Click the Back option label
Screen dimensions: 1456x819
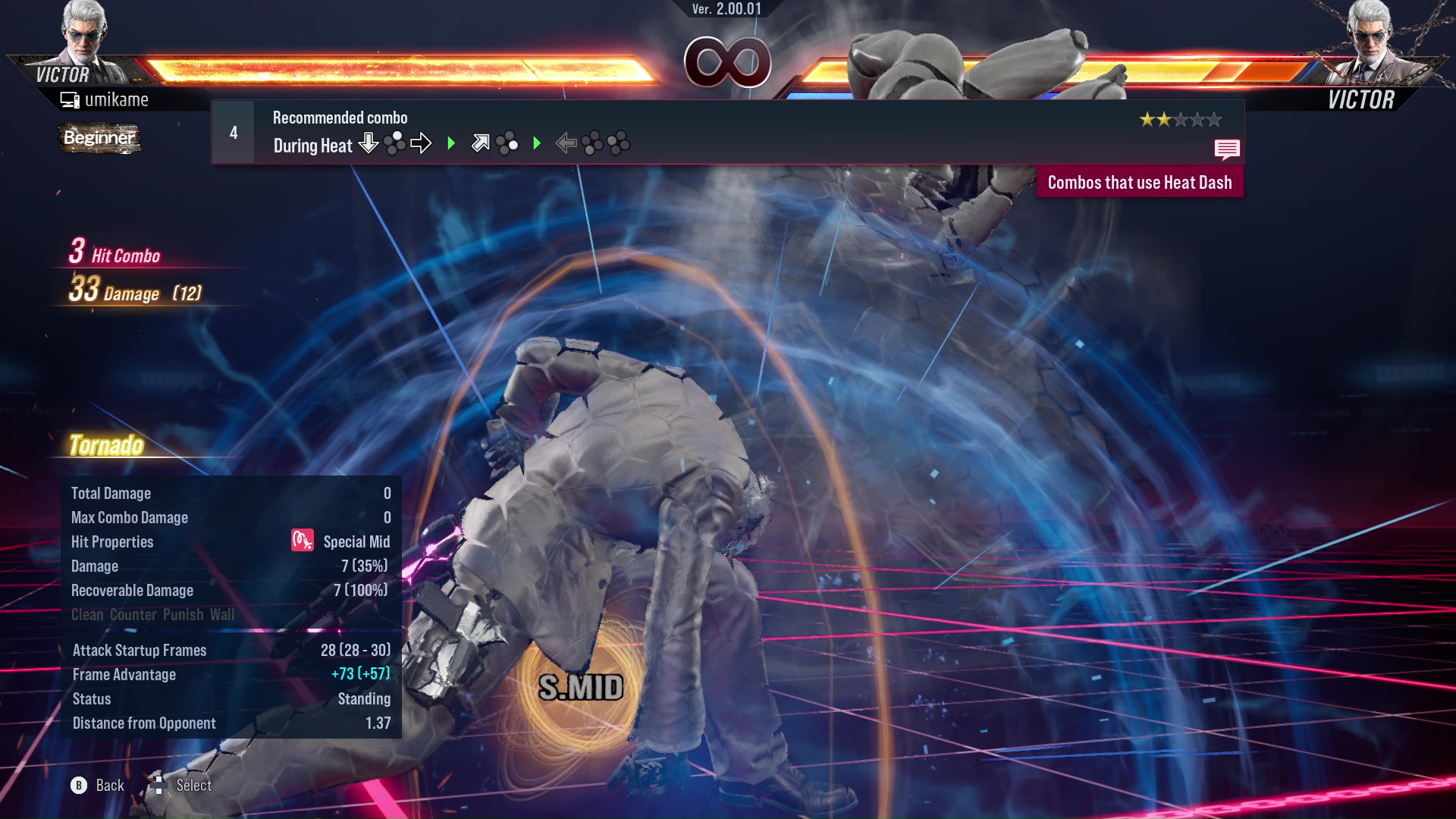pyautogui.click(x=109, y=786)
